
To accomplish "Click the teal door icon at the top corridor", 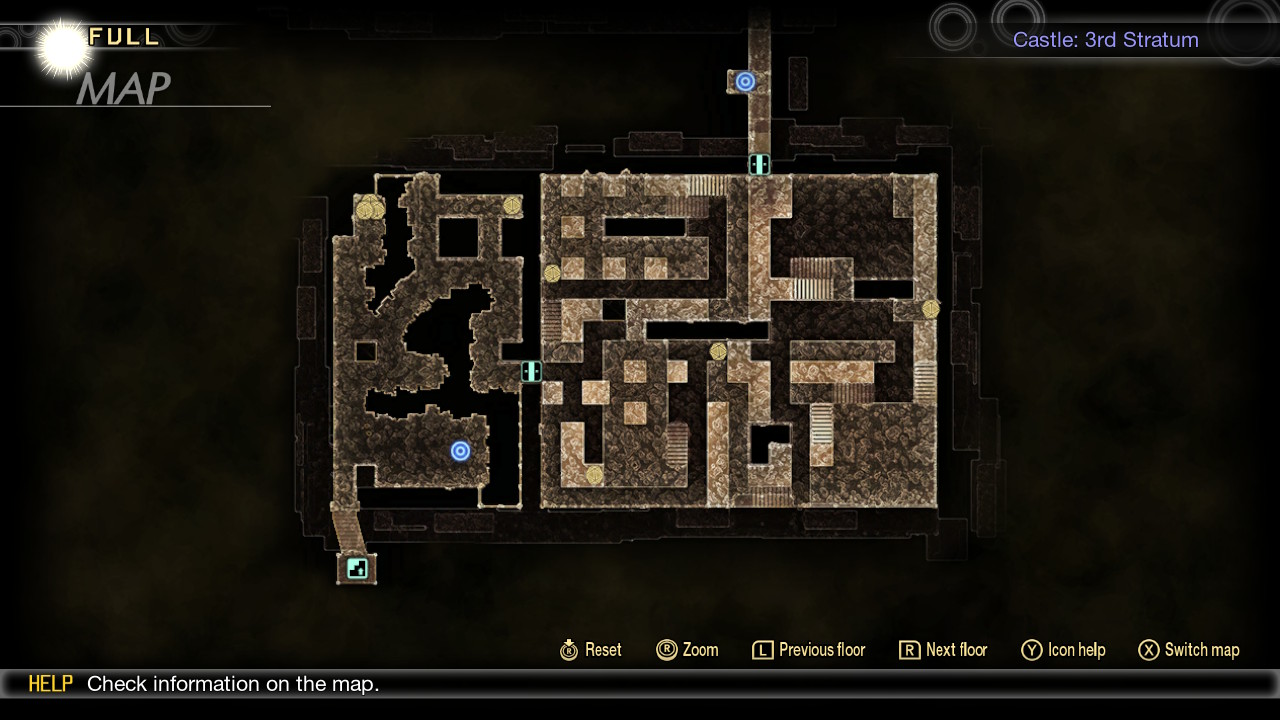I will pyautogui.click(x=759, y=164).
